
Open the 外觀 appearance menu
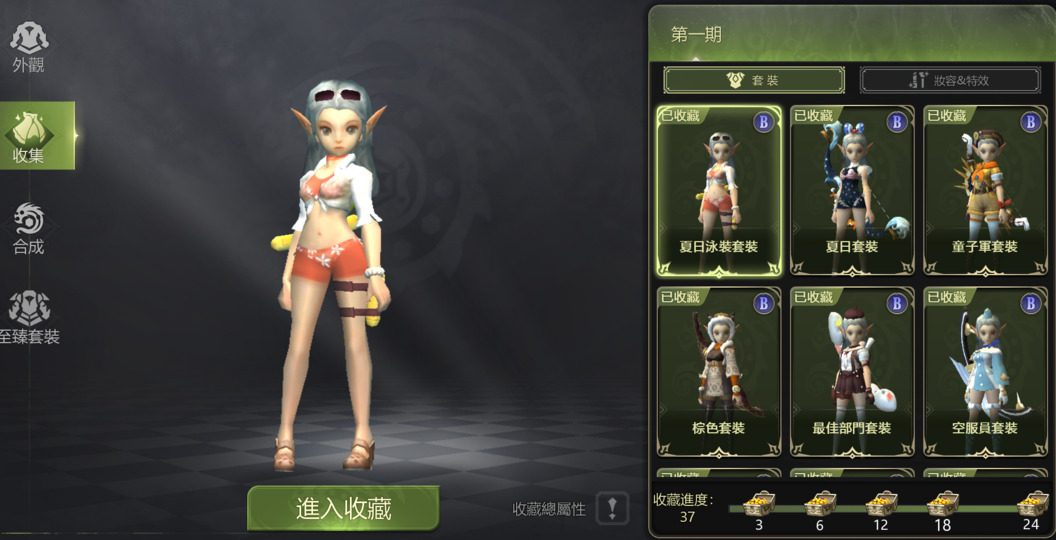[x=29, y=47]
